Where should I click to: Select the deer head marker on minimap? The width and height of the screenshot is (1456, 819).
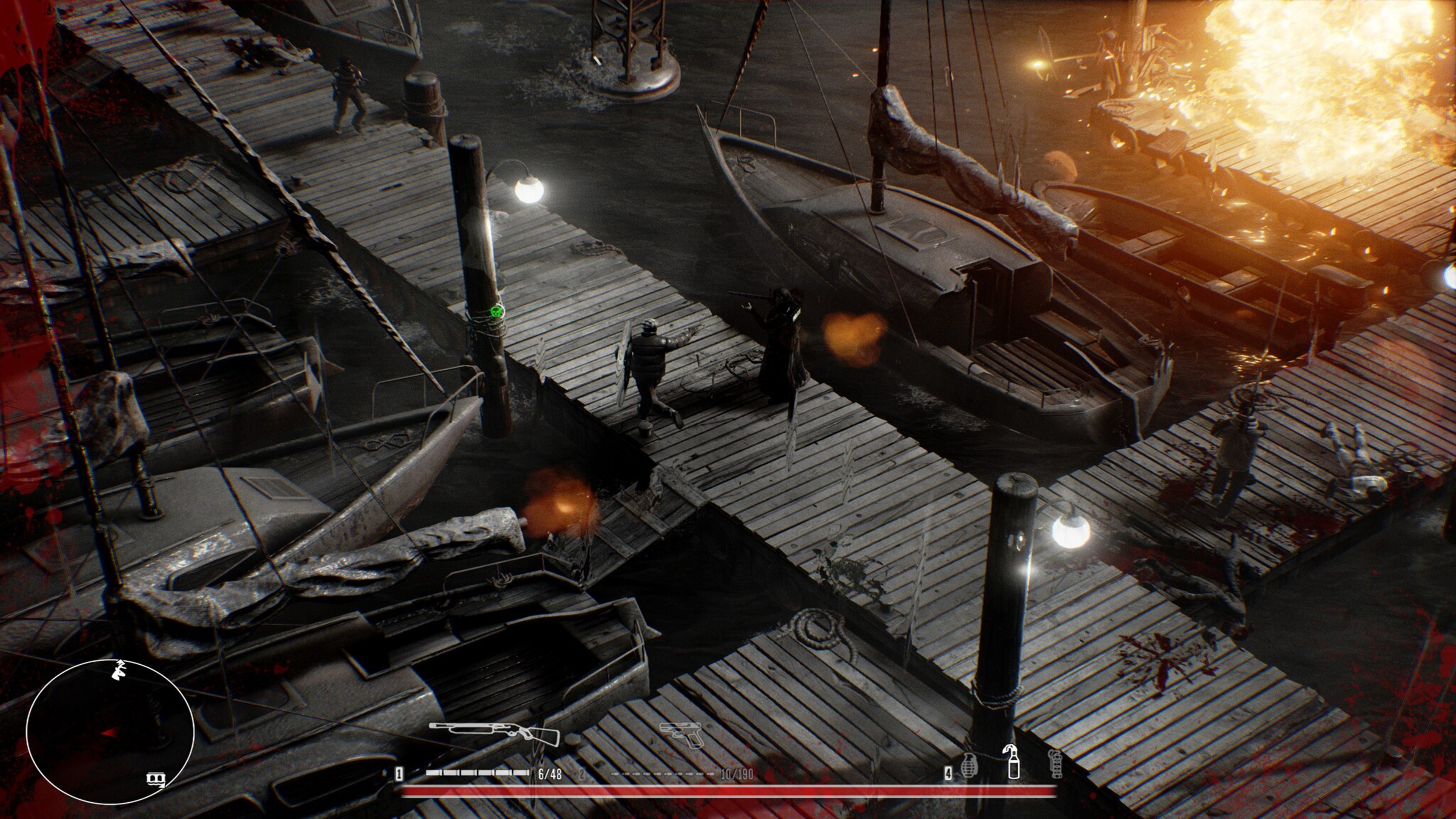[119, 670]
